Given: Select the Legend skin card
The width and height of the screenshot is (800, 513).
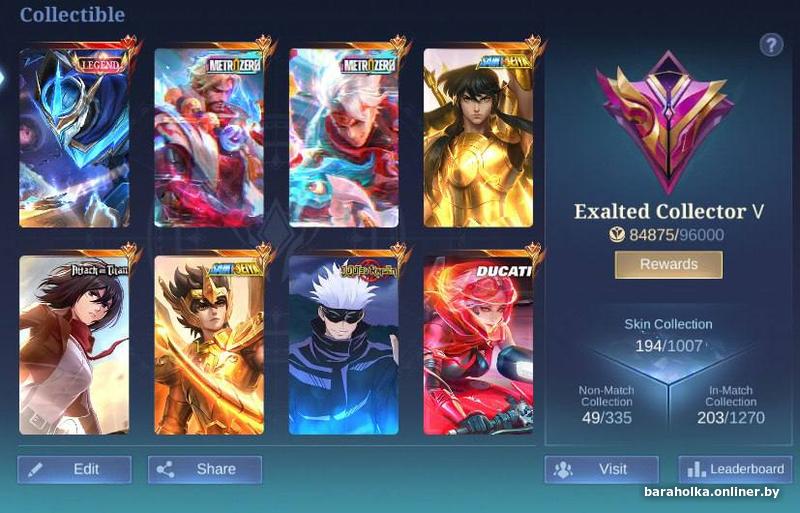Looking at the screenshot, I should 75,137.
